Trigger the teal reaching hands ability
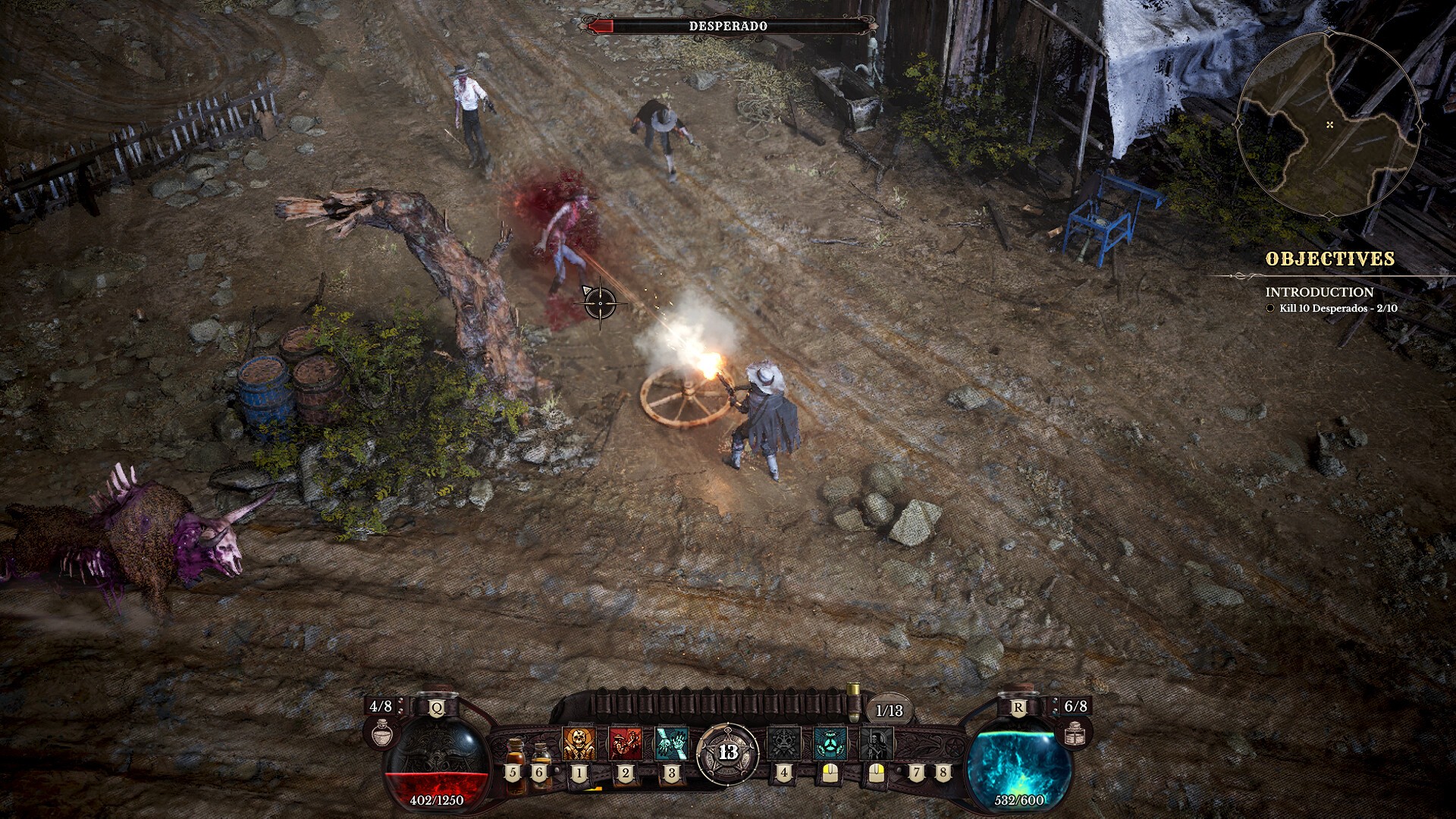Viewport: 1456px width, 819px height. (671, 744)
